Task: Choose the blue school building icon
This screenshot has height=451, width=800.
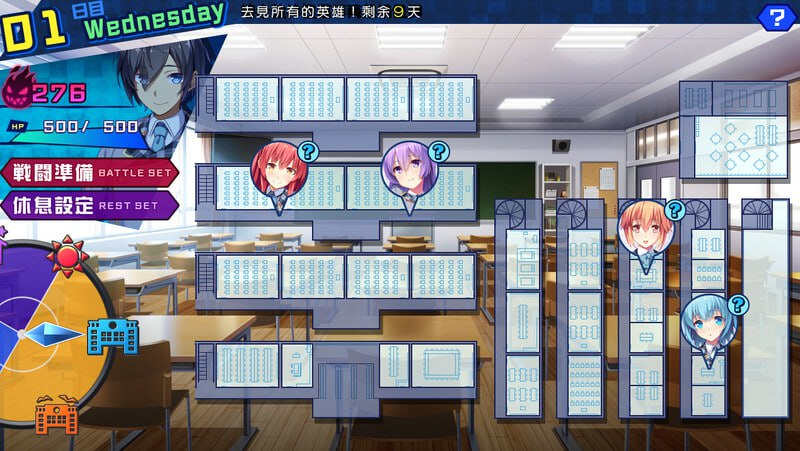Action: click(112, 336)
